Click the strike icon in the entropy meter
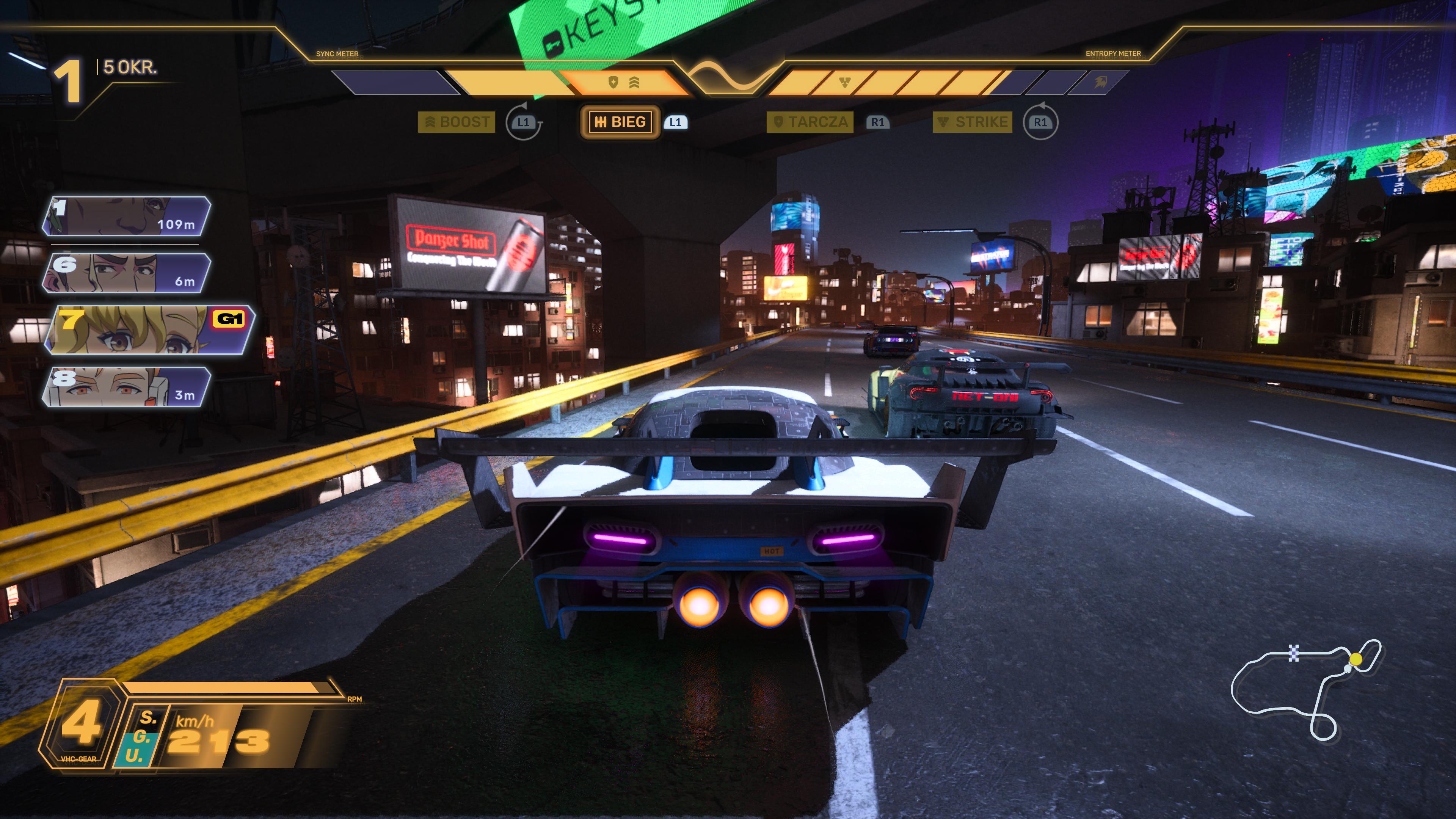The height and width of the screenshot is (819, 1456). point(844,83)
